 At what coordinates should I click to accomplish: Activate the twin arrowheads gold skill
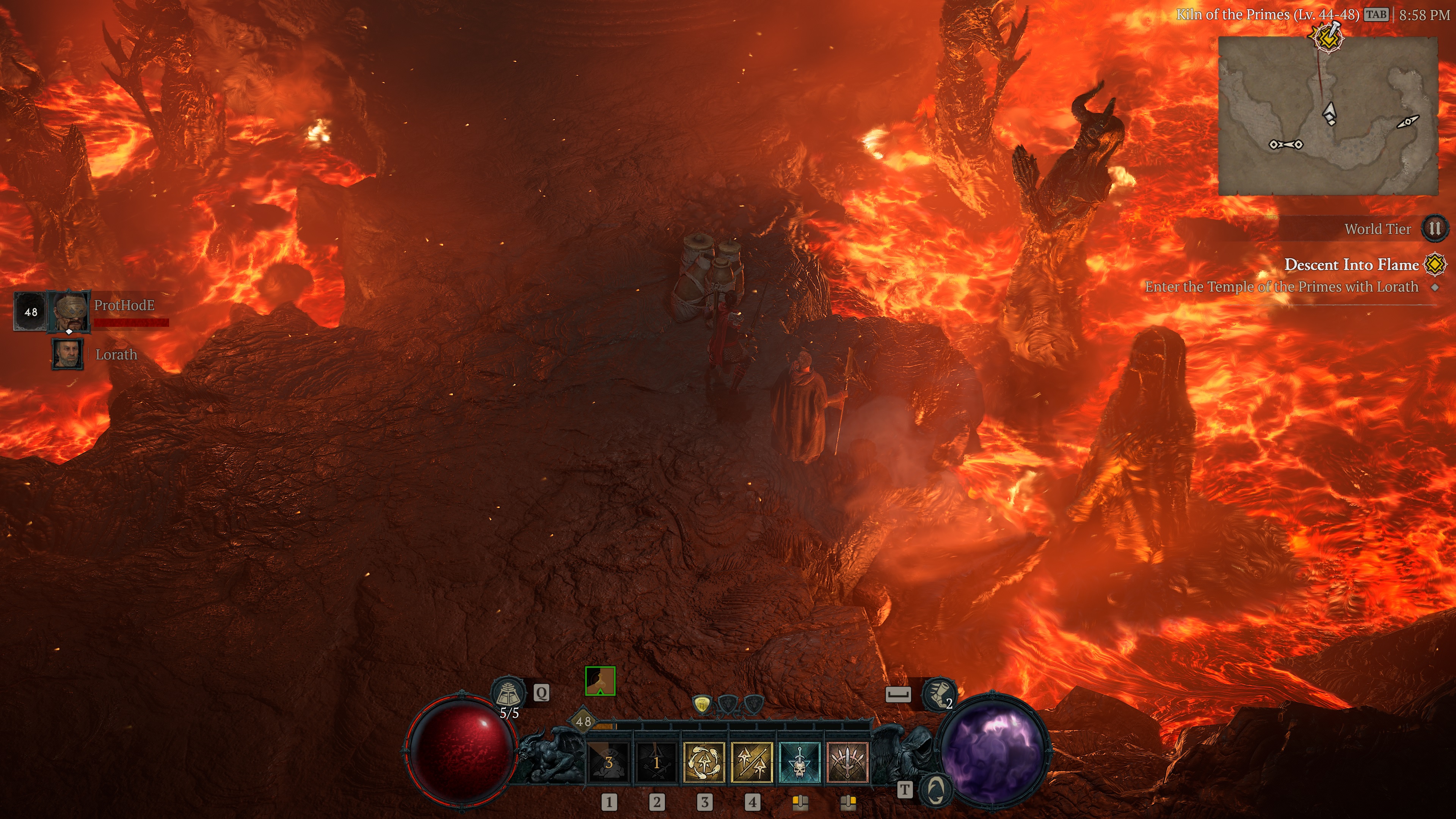tap(752, 761)
